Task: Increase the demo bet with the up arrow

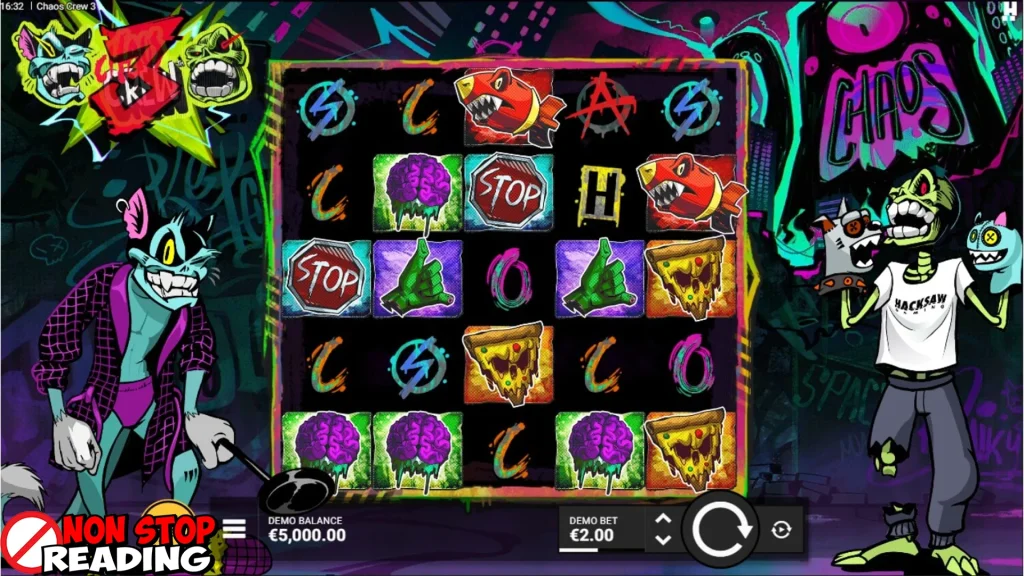Action: pos(662,519)
